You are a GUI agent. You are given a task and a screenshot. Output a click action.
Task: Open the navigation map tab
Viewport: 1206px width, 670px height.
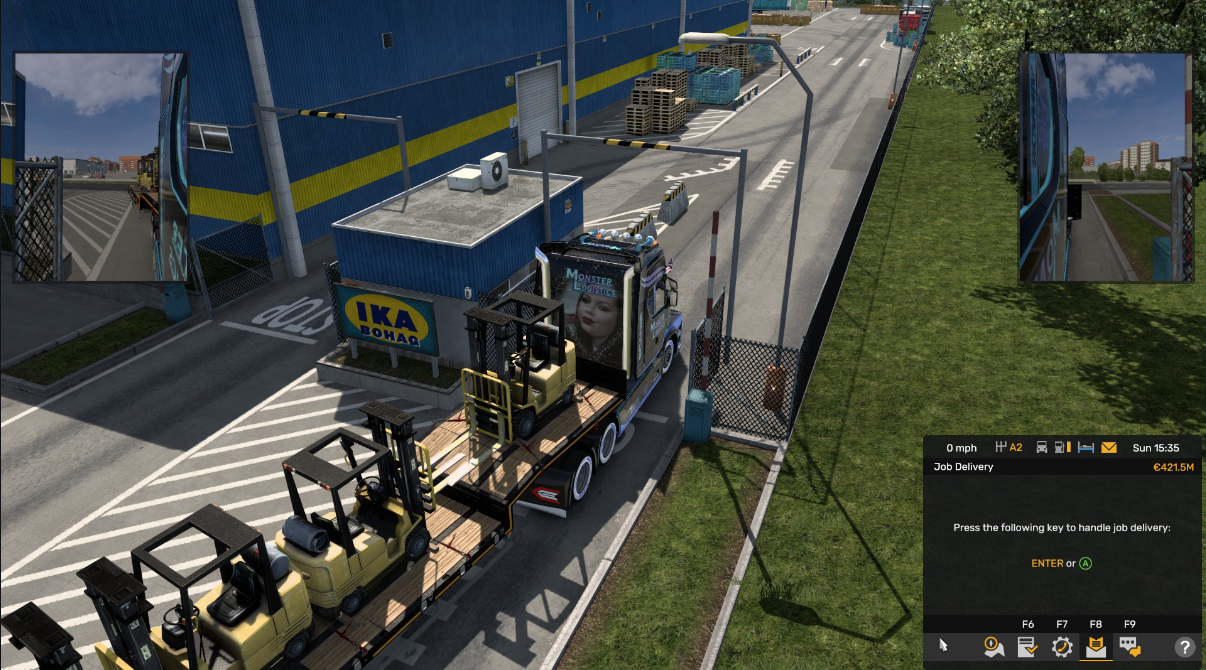click(x=993, y=647)
